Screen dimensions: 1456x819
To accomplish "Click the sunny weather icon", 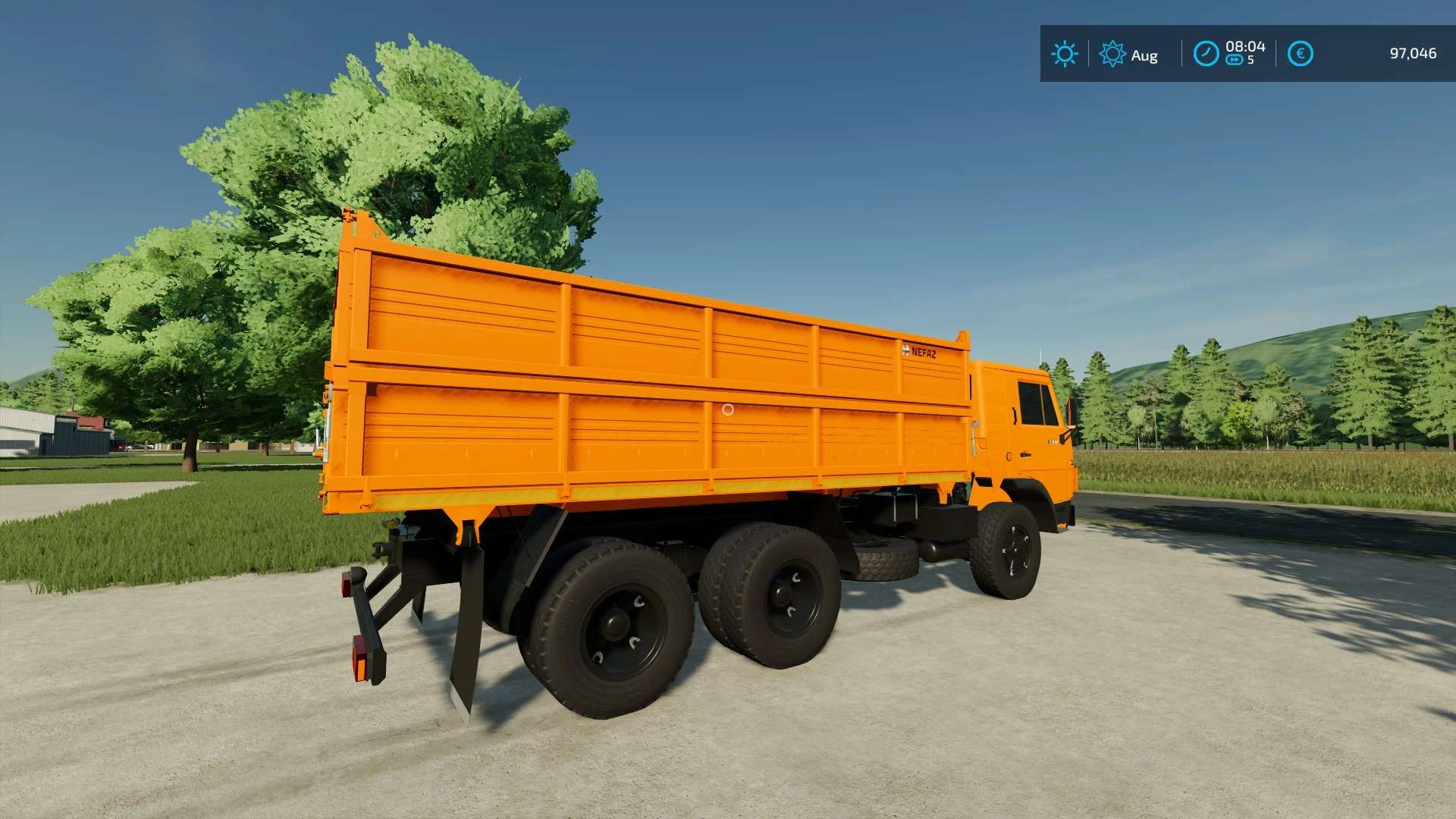I will pos(1064,54).
